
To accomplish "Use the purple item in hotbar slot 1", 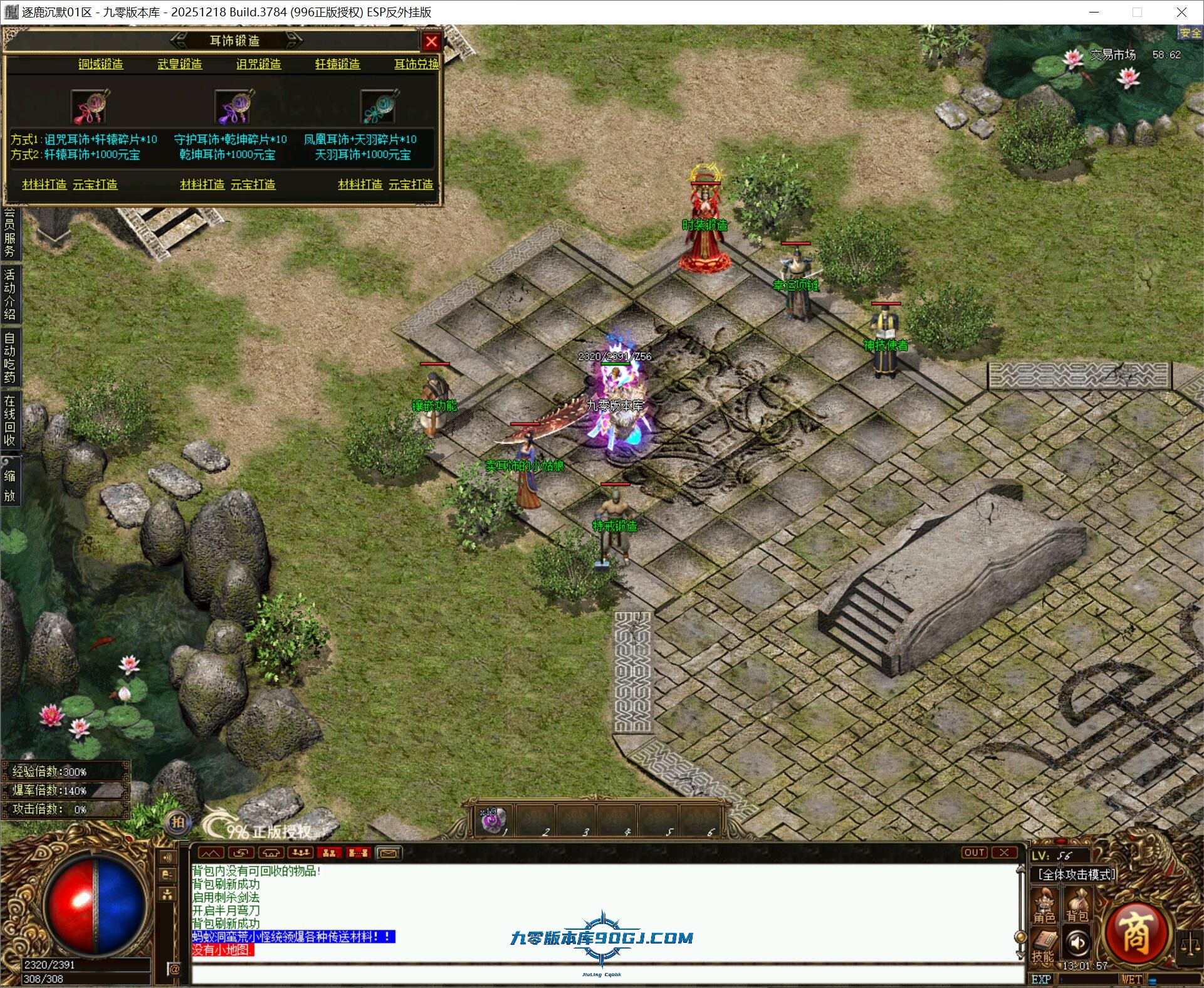I will [492, 821].
